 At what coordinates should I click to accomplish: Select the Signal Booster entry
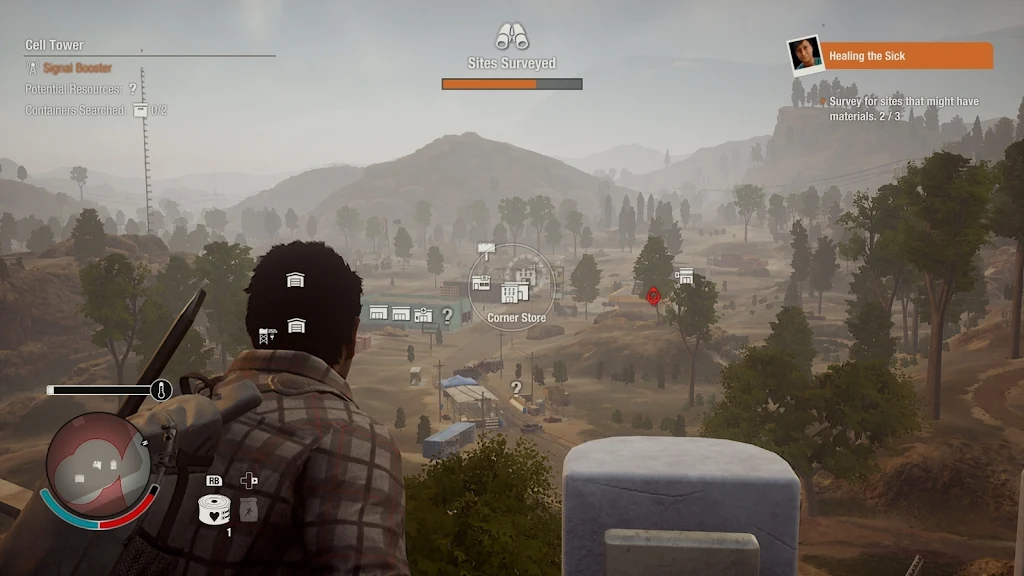77,68
